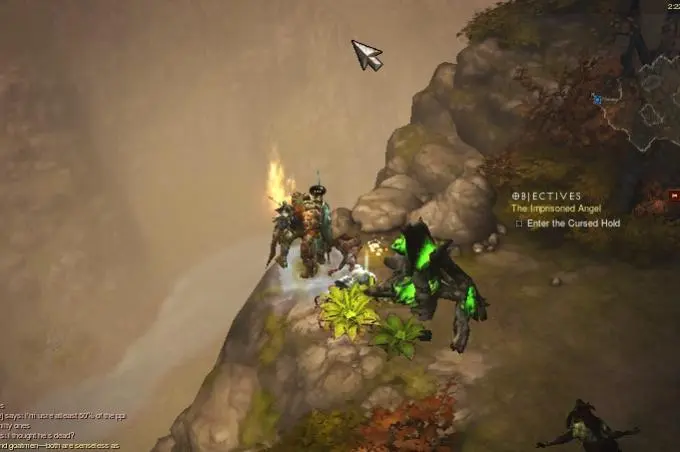This screenshot has width=680, height=452.
Task: Click the blue player marker on minimap
Action: click(x=597, y=99)
